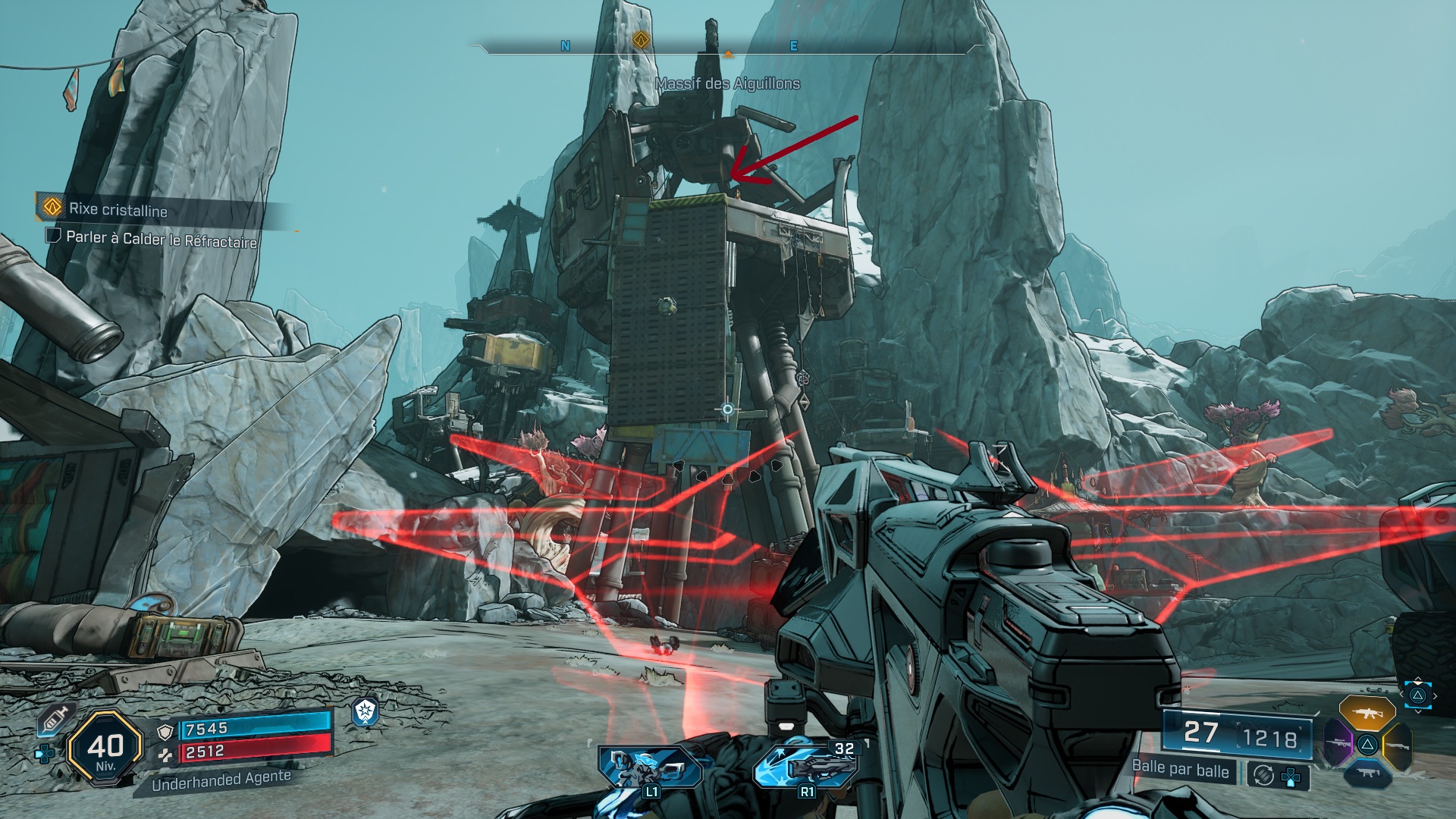Viewport: 1456px width, 819px height.
Task: Click the Rixe cristalline mission tracker
Action: pyautogui.click(x=118, y=209)
